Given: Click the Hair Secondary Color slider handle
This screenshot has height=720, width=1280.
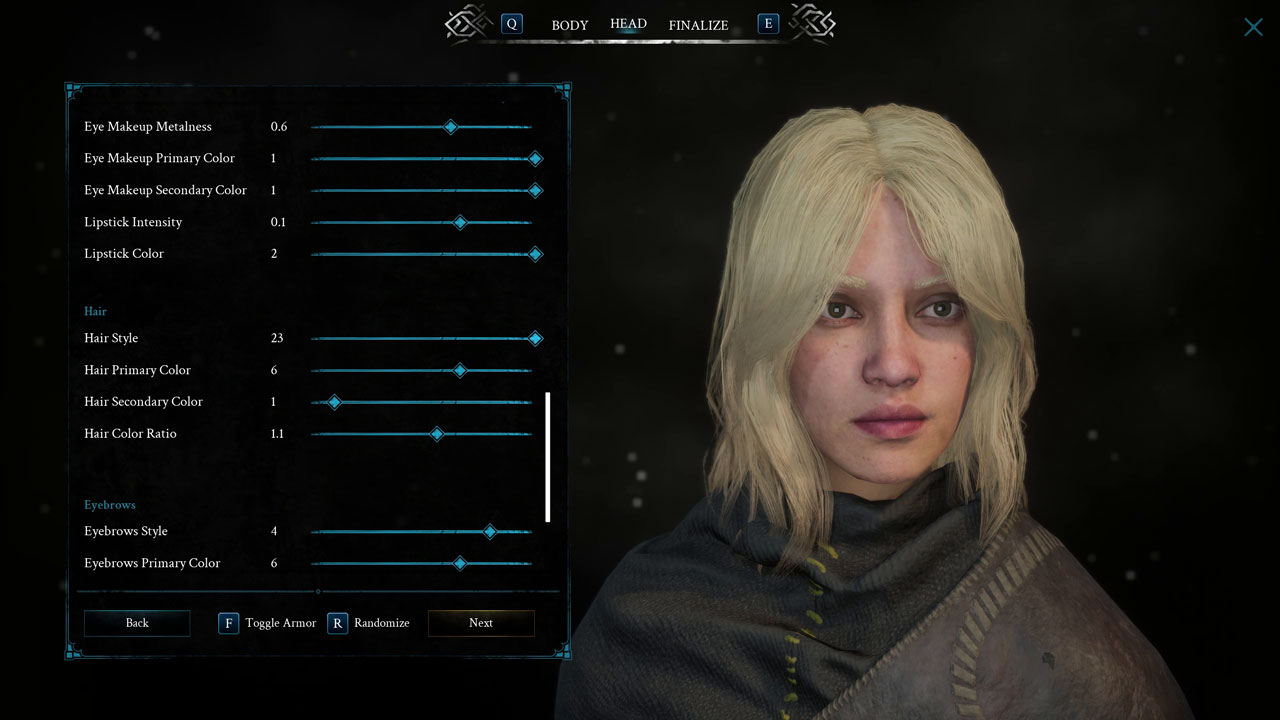Looking at the screenshot, I should [333, 402].
